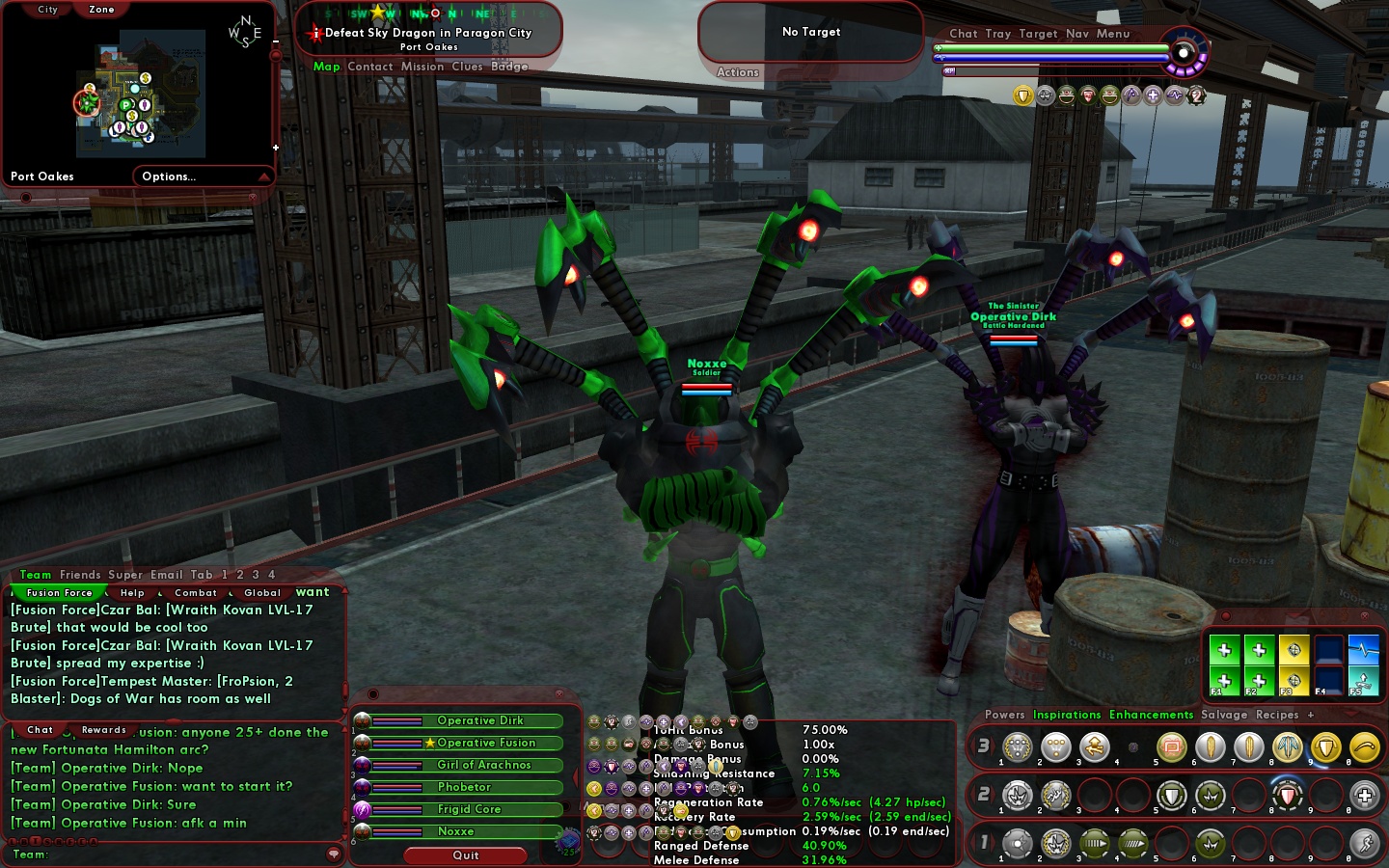Viewport: 1389px width, 868px height.
Task: Select team member Frigid Core
Action: click(x=469, y=809)
